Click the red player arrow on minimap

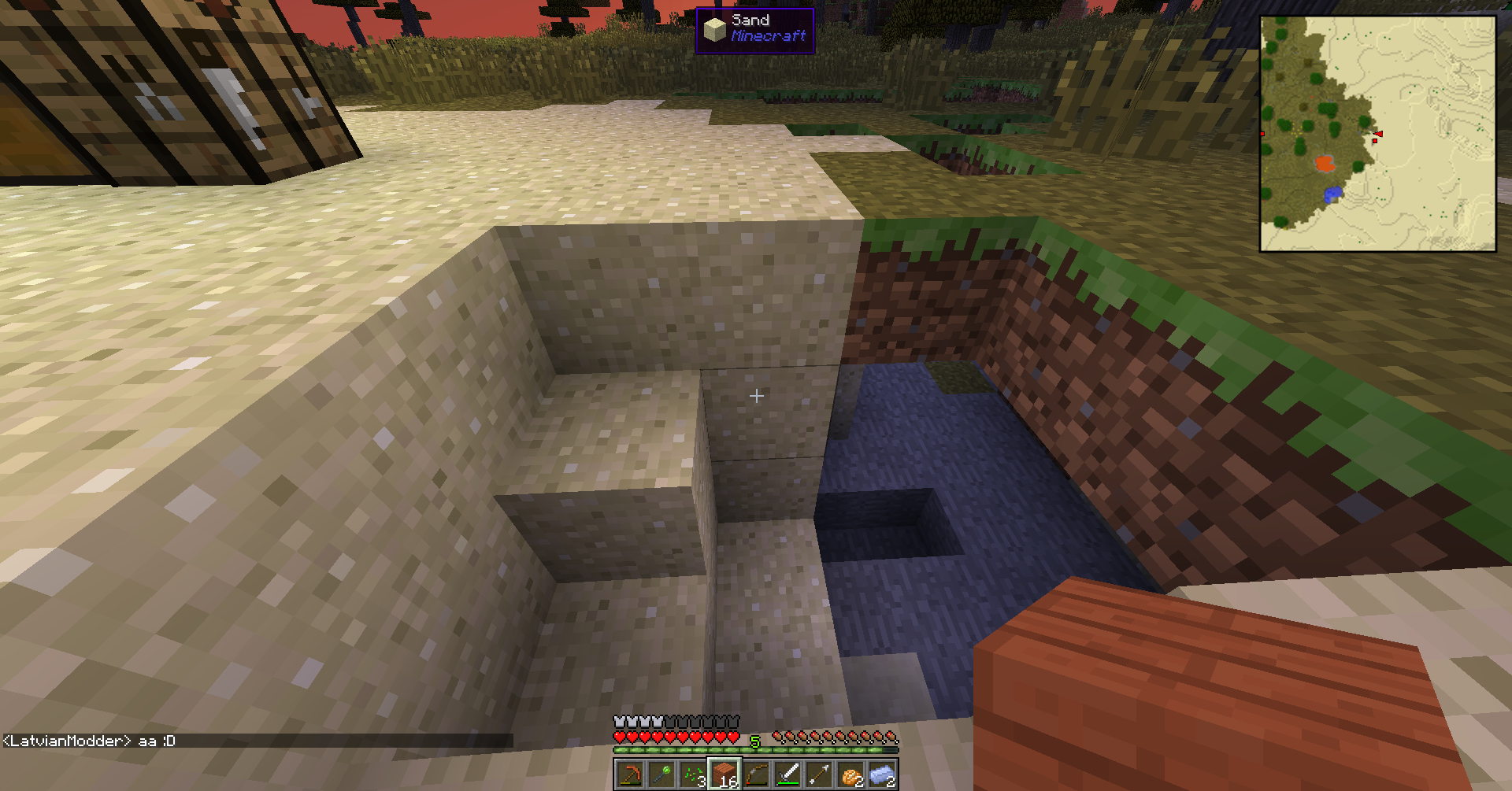click(x=1378, y=134)
